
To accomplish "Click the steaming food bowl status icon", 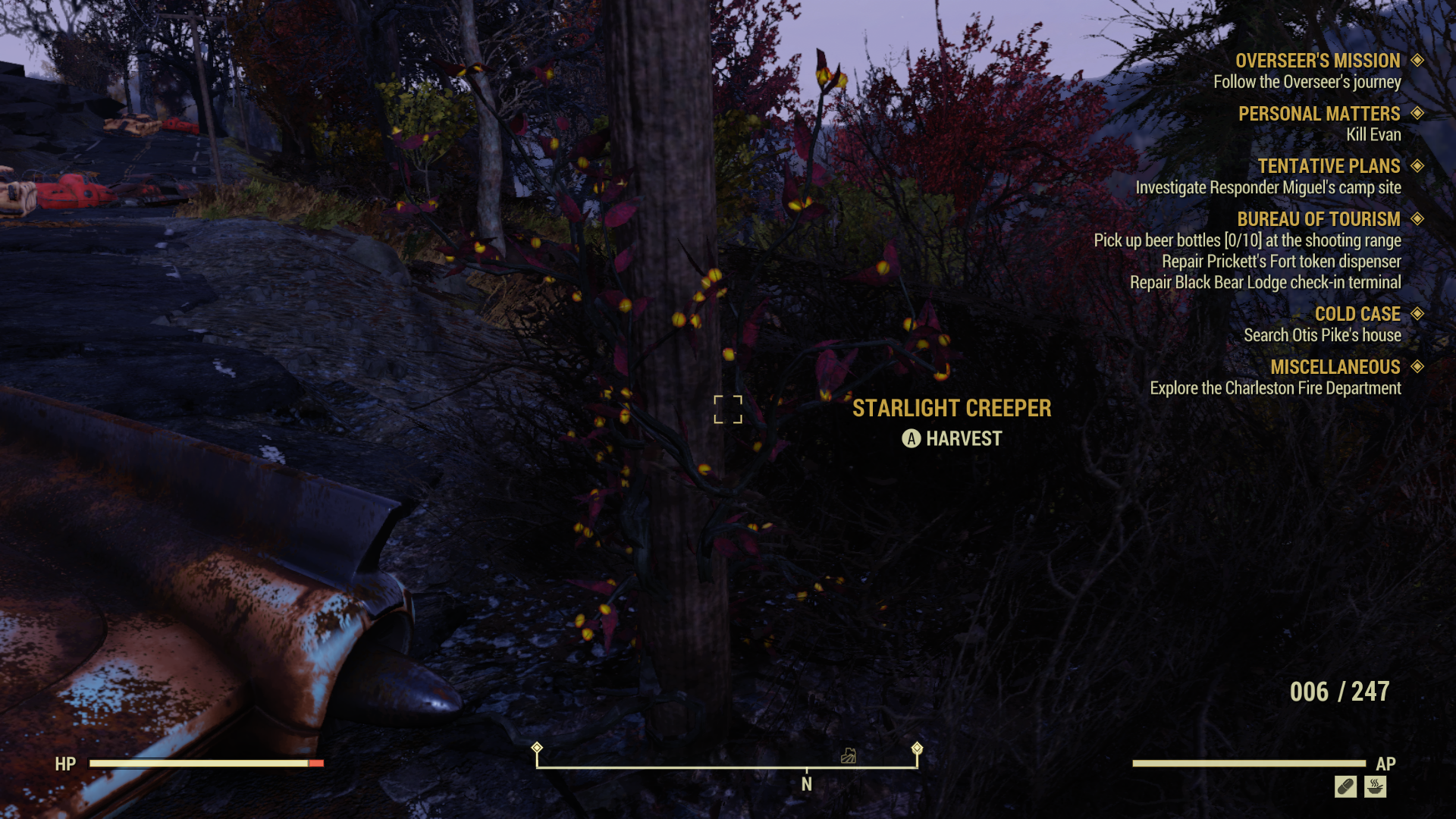I will tap(1375, 787).
